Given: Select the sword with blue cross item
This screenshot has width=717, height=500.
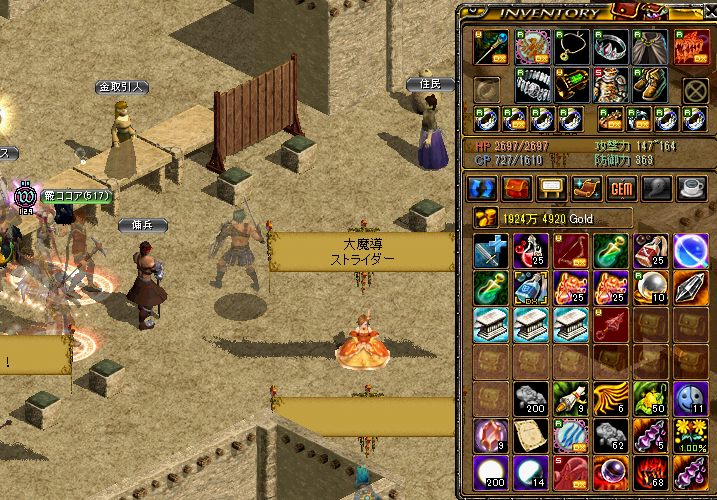Looking at the screenshot, I should tap(491, 251).
